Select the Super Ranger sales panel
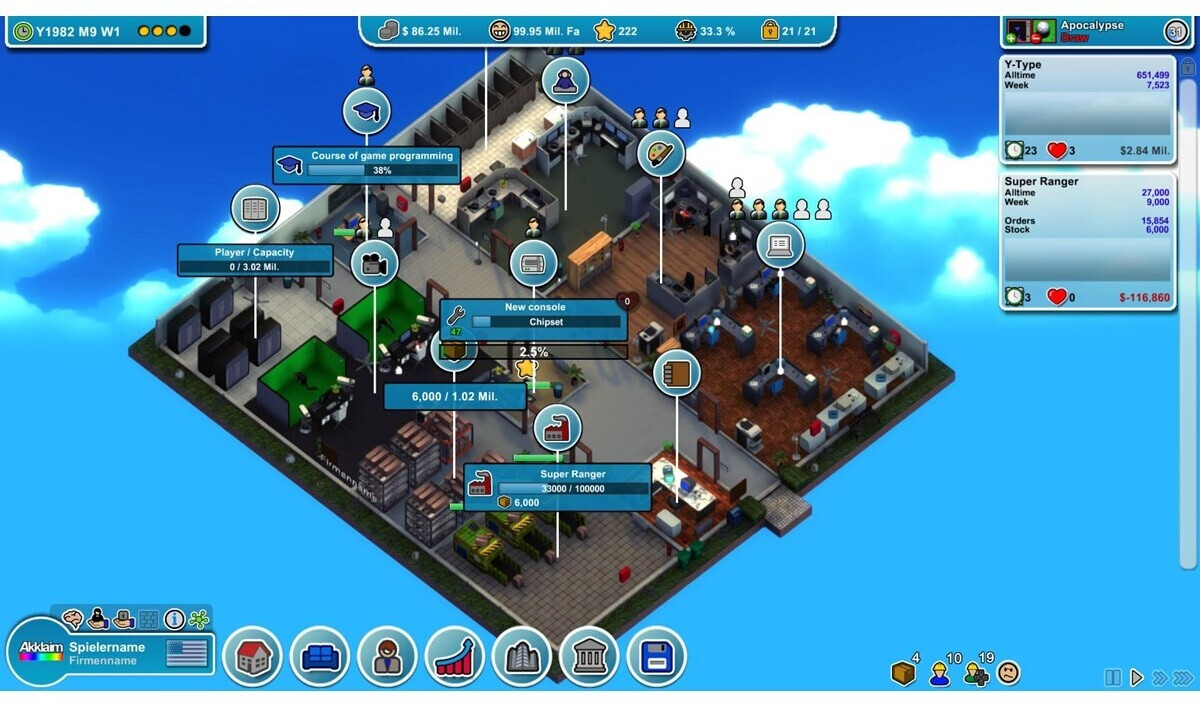Viewport: 1200px width, 707px height. point(1086,241)
